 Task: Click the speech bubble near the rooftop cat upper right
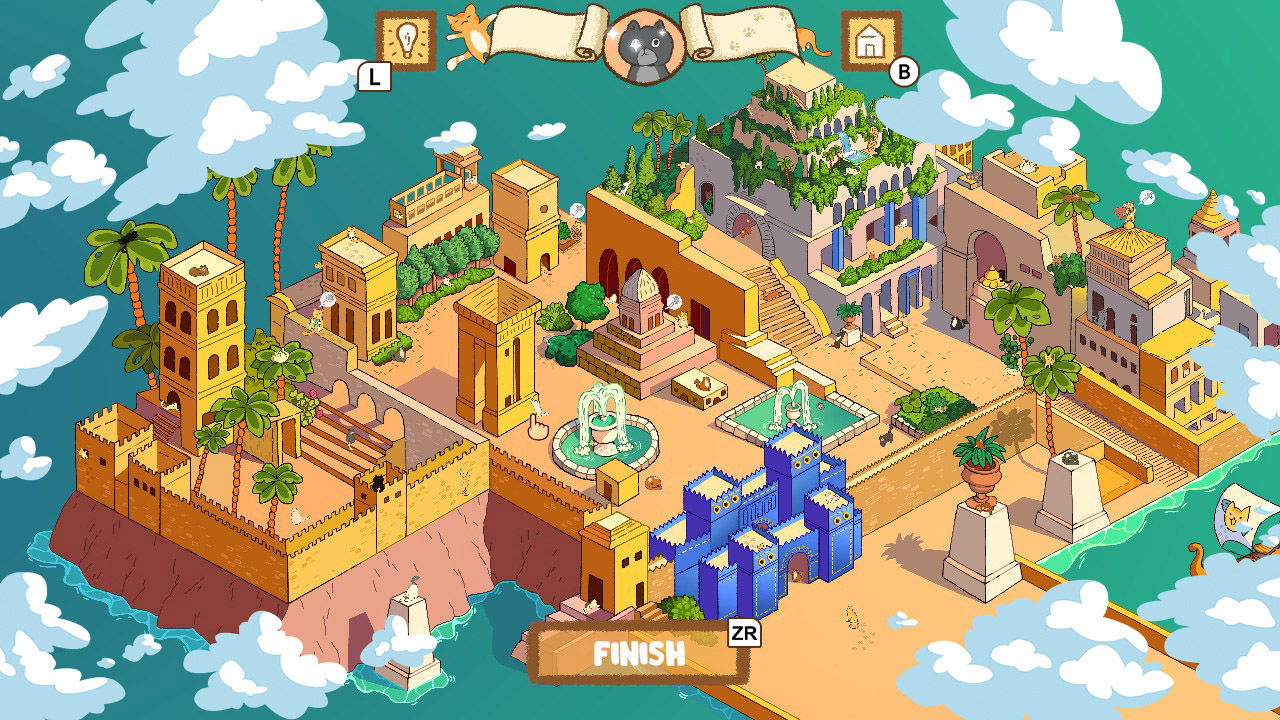tap(1147, 197)
